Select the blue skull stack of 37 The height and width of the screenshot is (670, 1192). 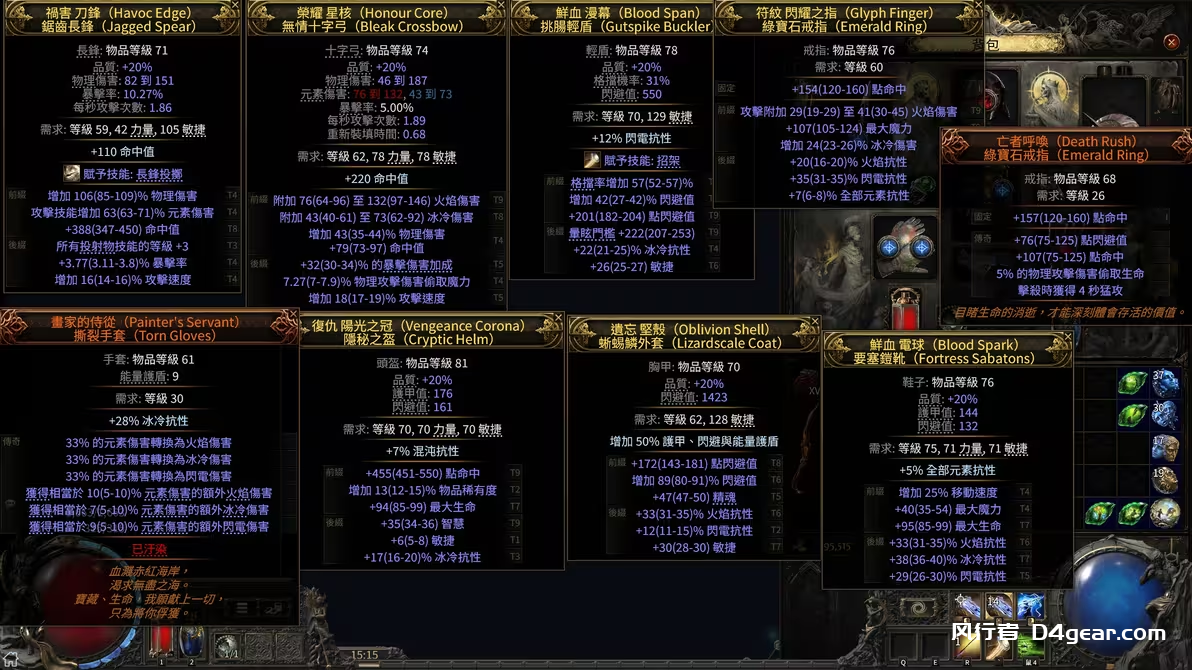pyautogui.click(x=1164, y=383)
